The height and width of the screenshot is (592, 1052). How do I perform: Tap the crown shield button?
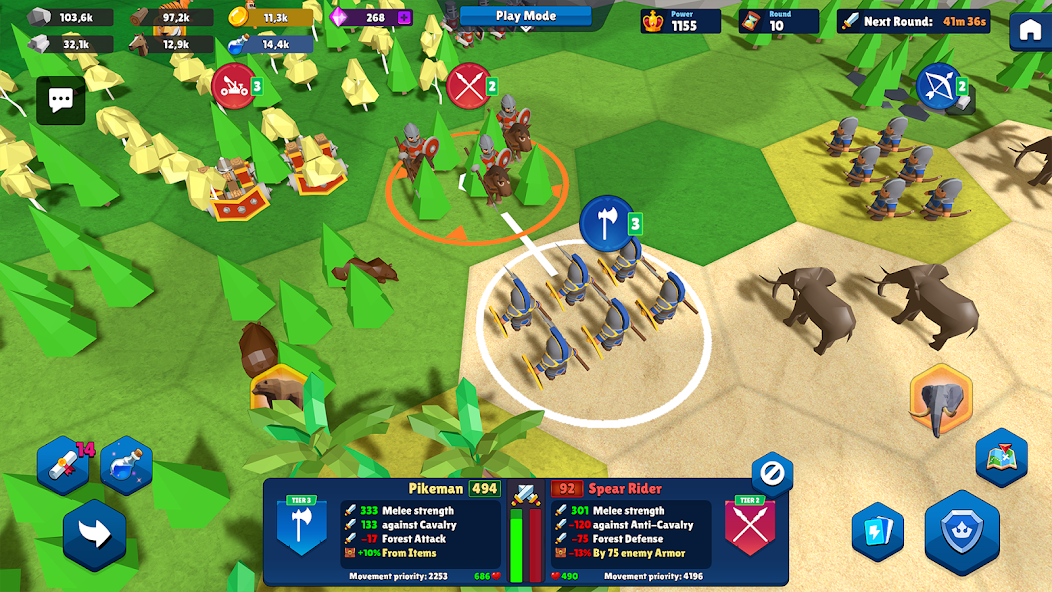point(961,531)
